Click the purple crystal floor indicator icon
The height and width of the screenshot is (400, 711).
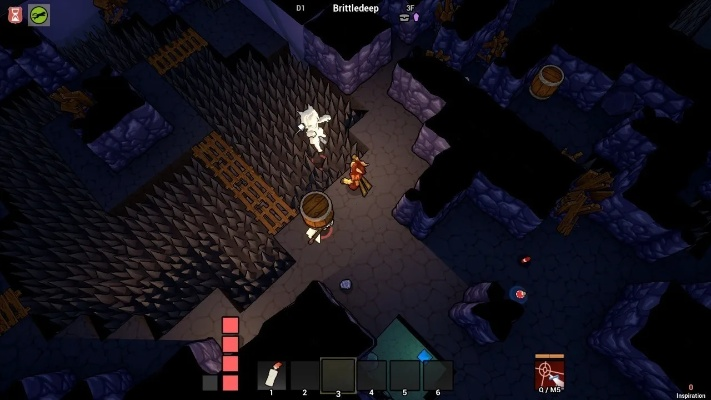tap(416, 17)
